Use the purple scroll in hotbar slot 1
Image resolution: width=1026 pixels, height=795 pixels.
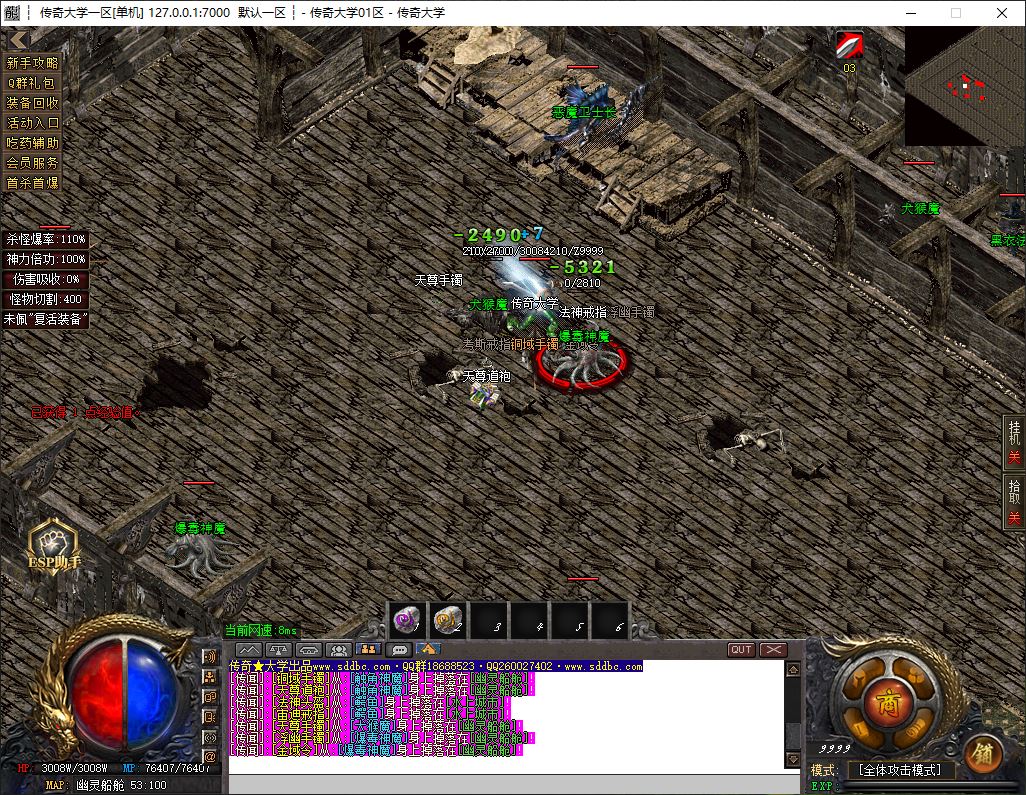[x=406, y=621]
